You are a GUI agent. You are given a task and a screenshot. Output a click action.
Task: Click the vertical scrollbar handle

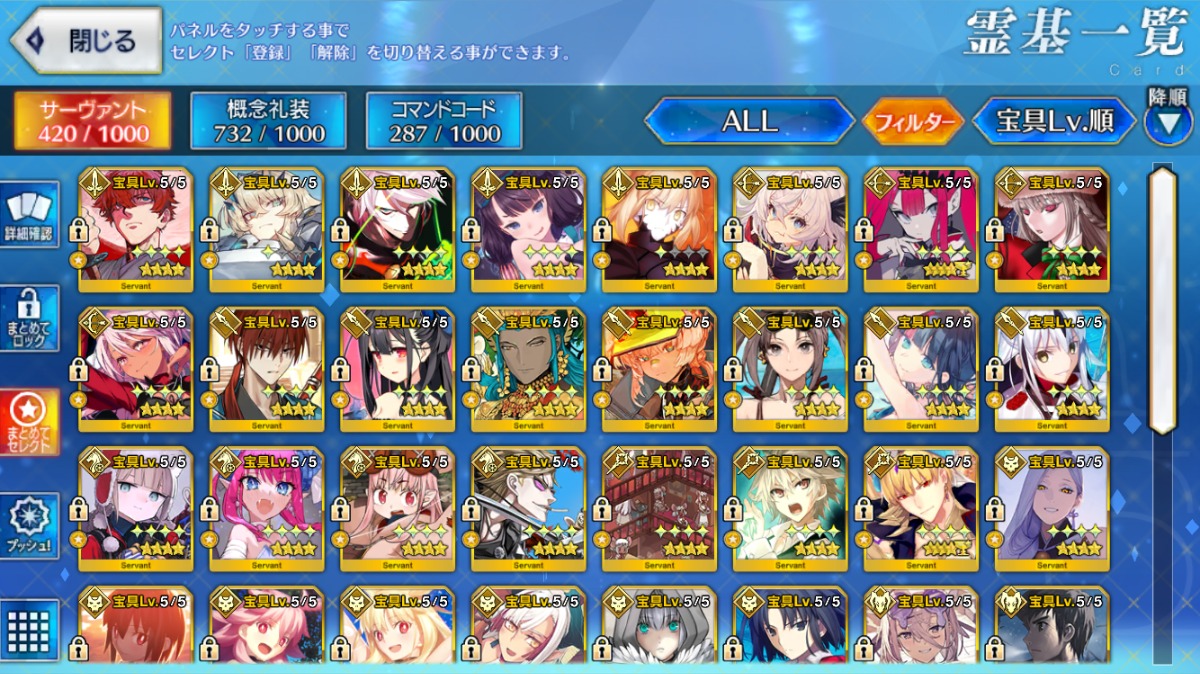pos(1162,300)
